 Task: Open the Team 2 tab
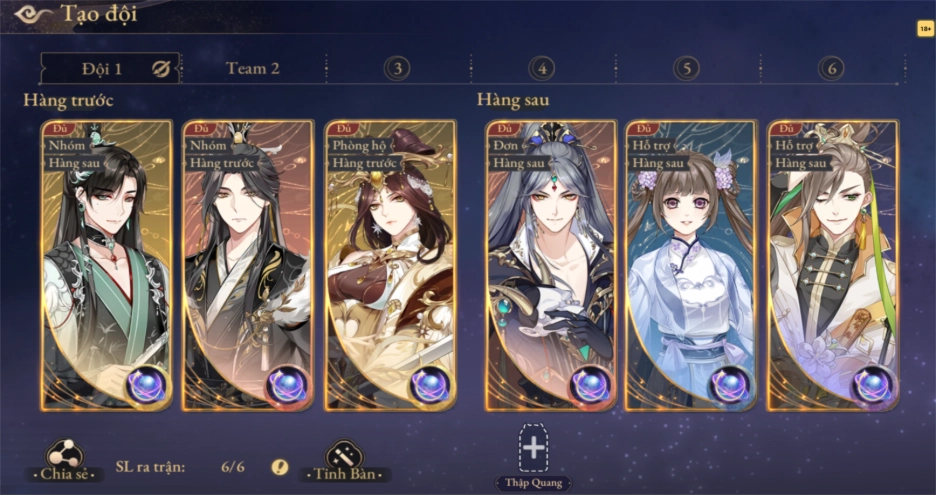click(x=252, y=68)
